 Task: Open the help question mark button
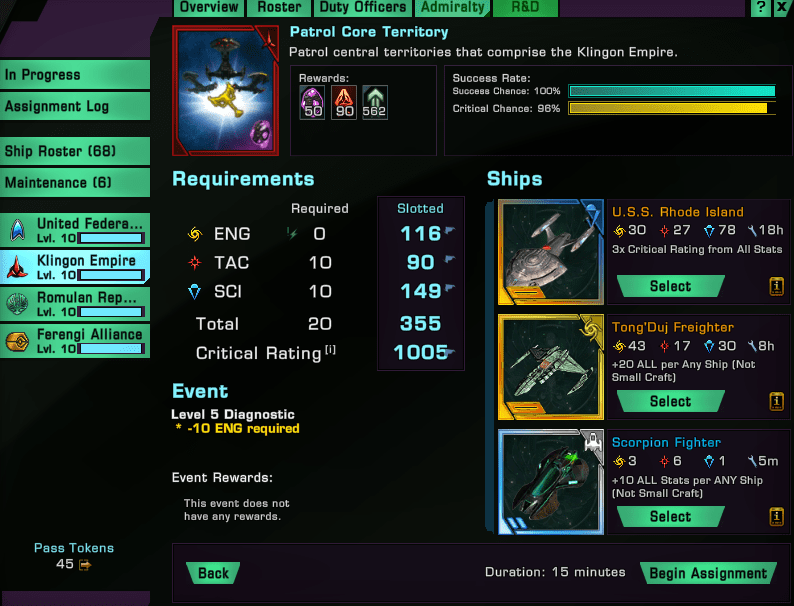click(761, 7)
